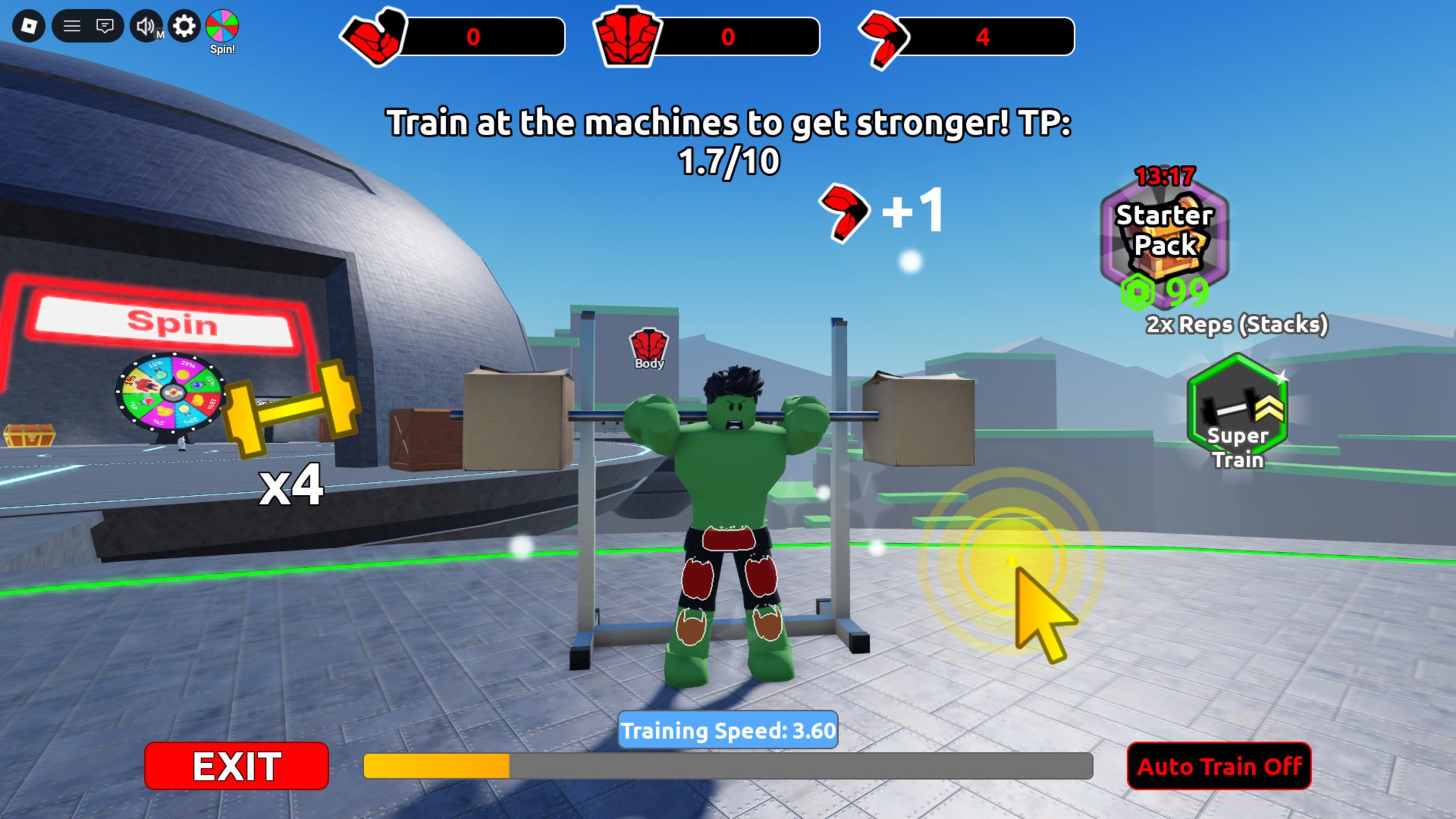Activate the Super Train boost
1456x819 pixels.
1238,412
